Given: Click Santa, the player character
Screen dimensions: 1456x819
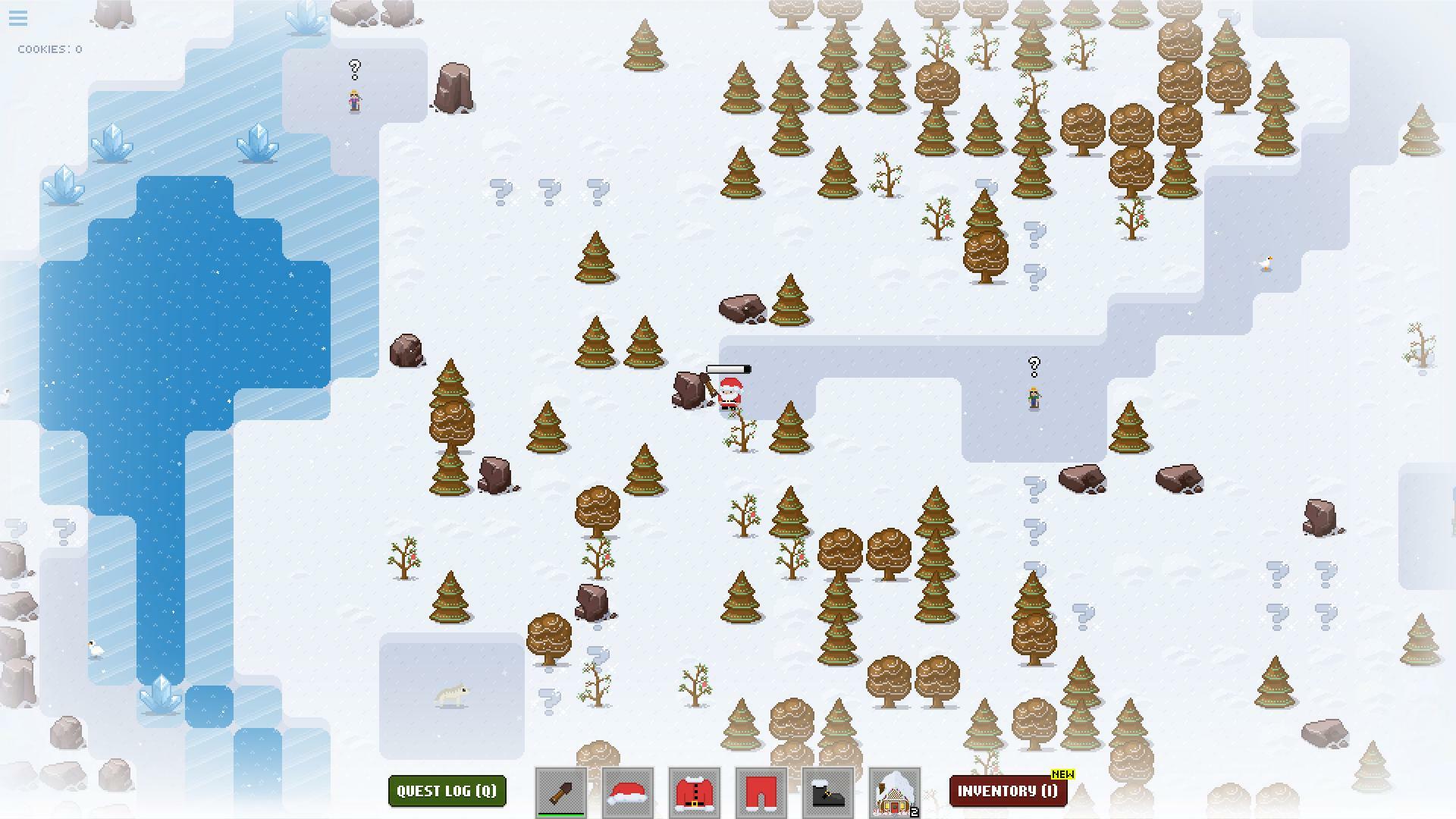Looking at the screenshot, I should (729, 396).
